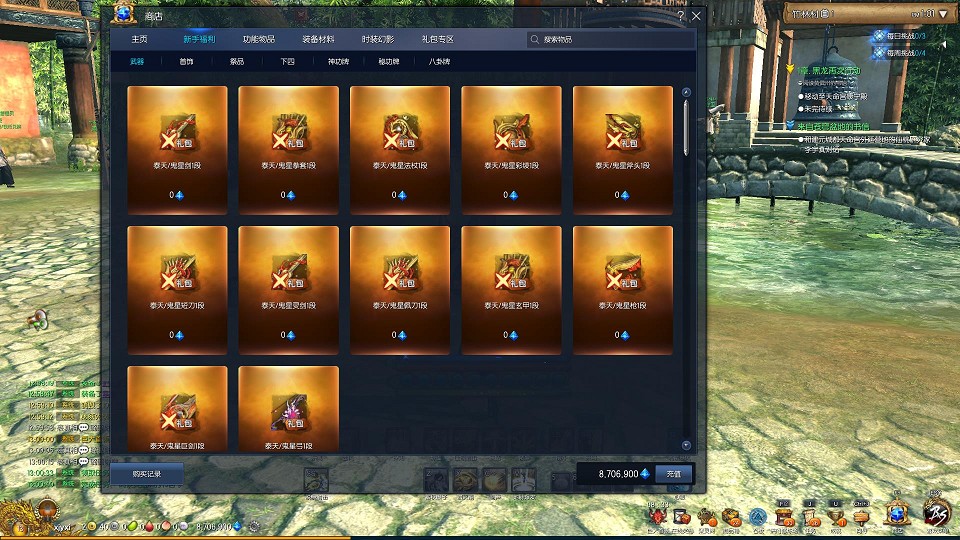Open the shop help question mark
Screen dimensions: 960x540
coord(681,16)
